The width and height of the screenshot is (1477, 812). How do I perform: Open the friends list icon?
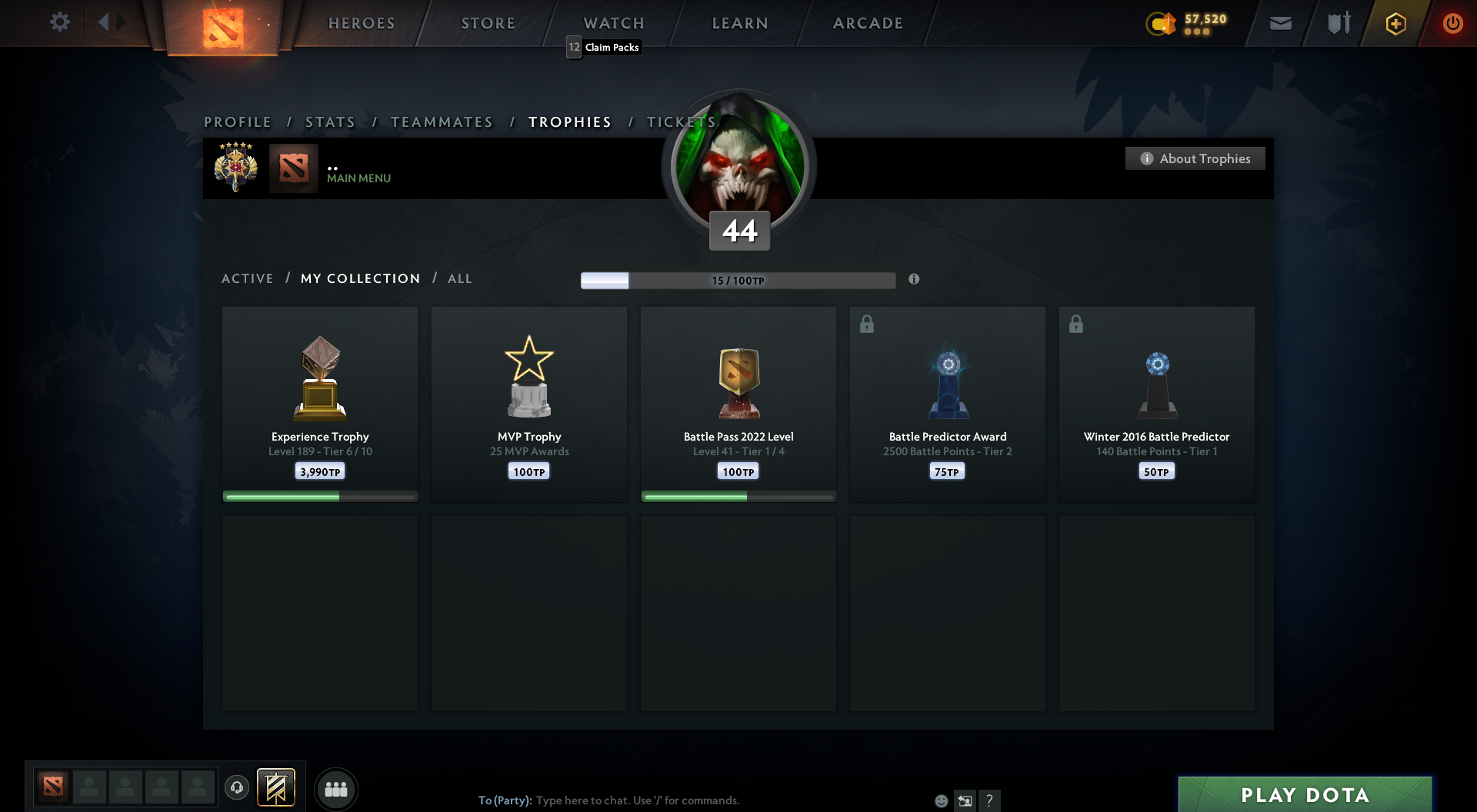[336, 788]
